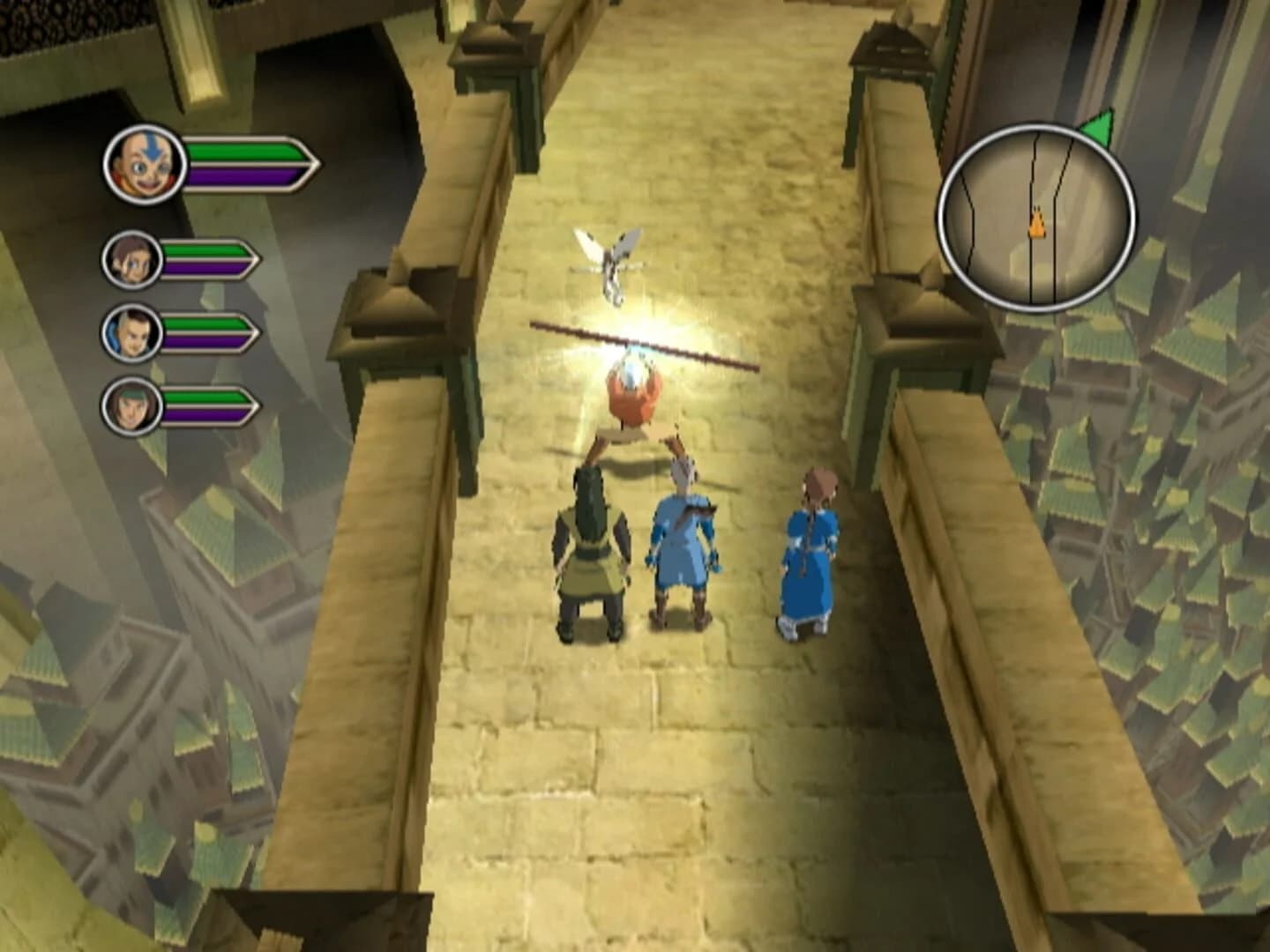The width and height of the screenshot is (1270, 952).
Task: Click Haru's portrait at the bottom
Action: click(135, 406)
